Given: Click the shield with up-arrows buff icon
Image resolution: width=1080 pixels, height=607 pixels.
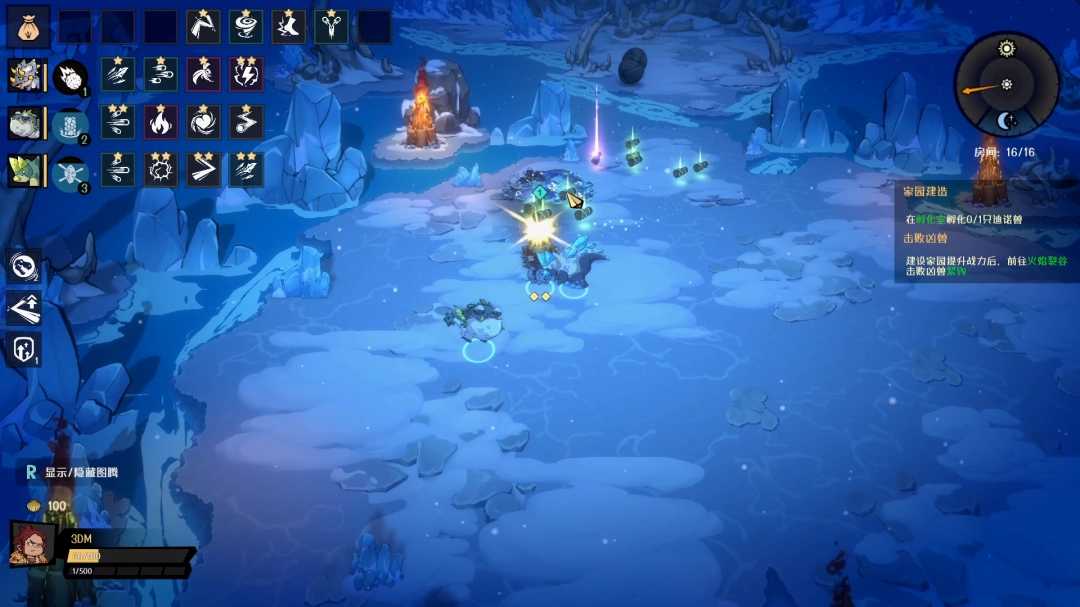Looking at the screenshot, I should [x=24, y=349].
